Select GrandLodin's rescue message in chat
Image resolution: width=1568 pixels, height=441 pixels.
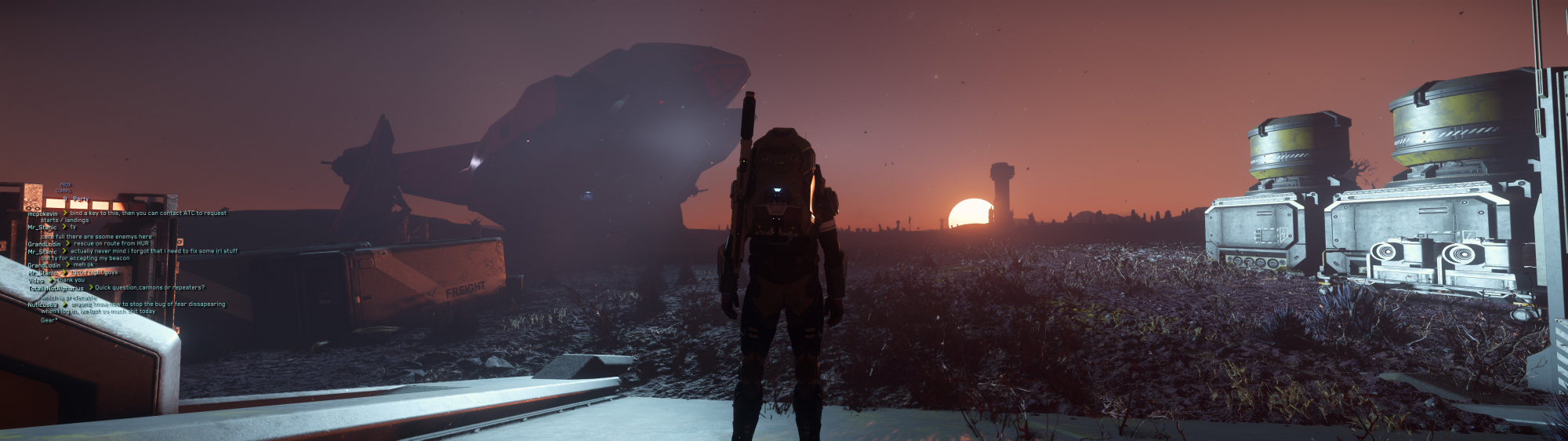coord(111,244)
